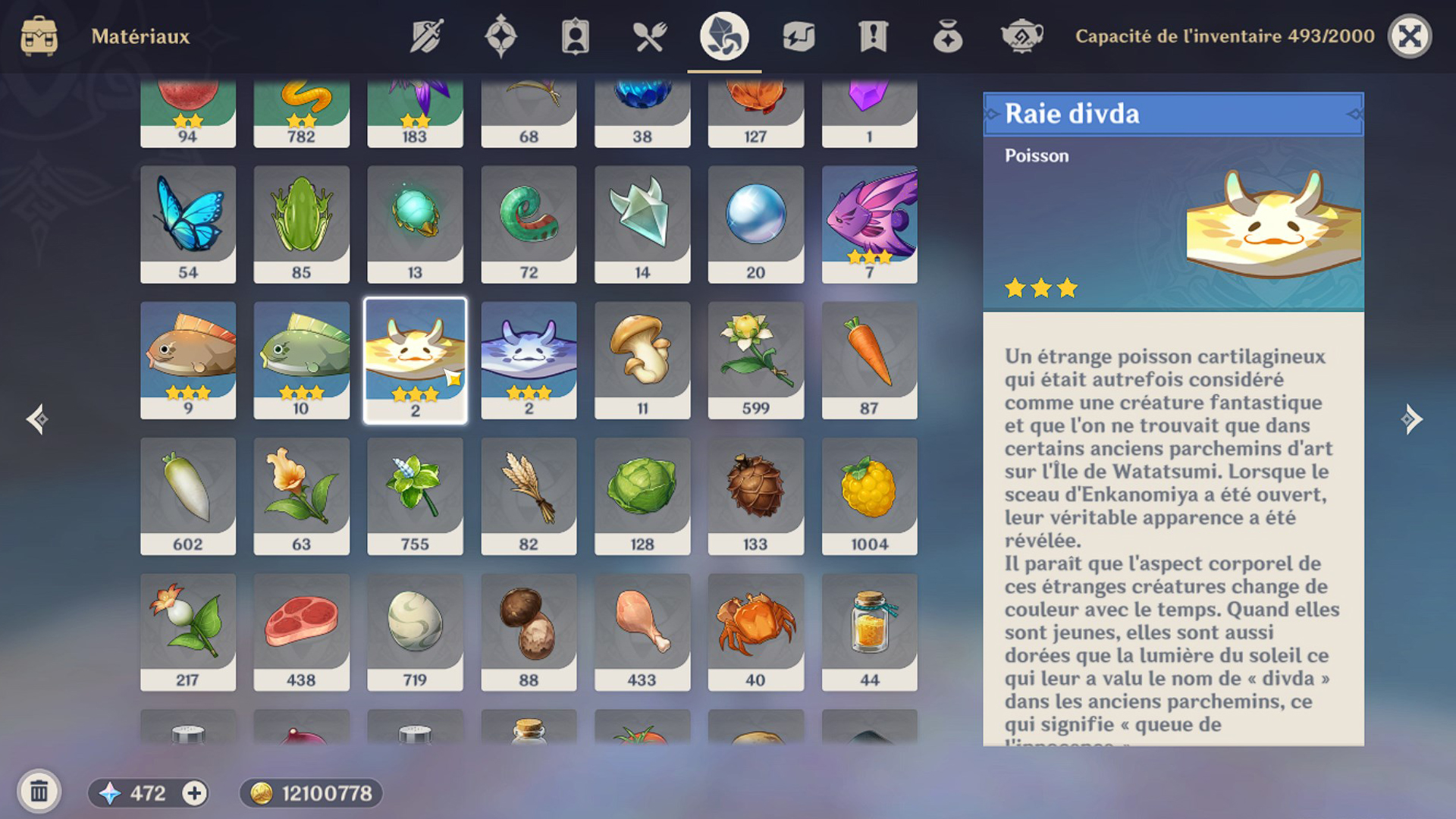Open the quest items tab
The height and width of the screenshot is (819, 1456).
point(873,36)
